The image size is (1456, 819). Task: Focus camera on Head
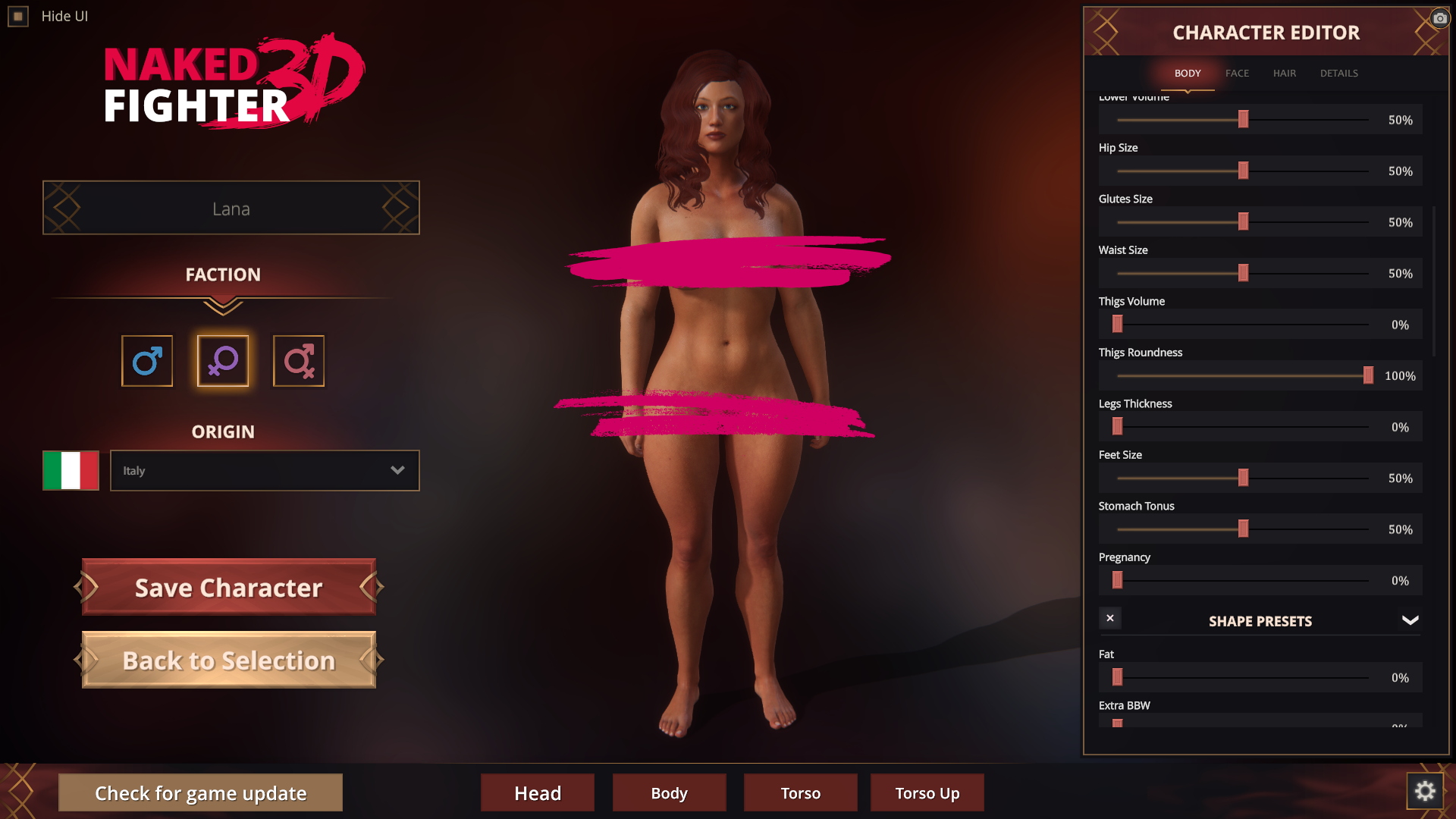click(x=538, y=793)
